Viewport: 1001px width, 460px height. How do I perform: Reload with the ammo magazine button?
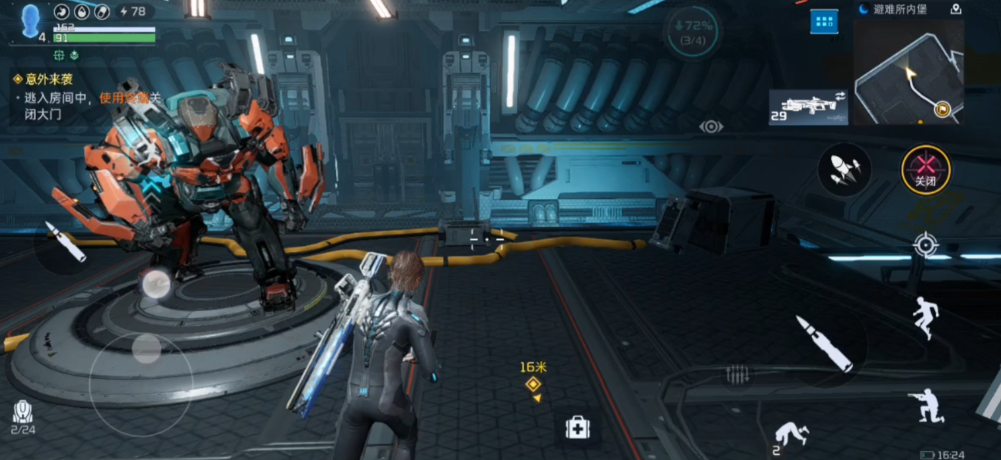(x=738, y=374)
